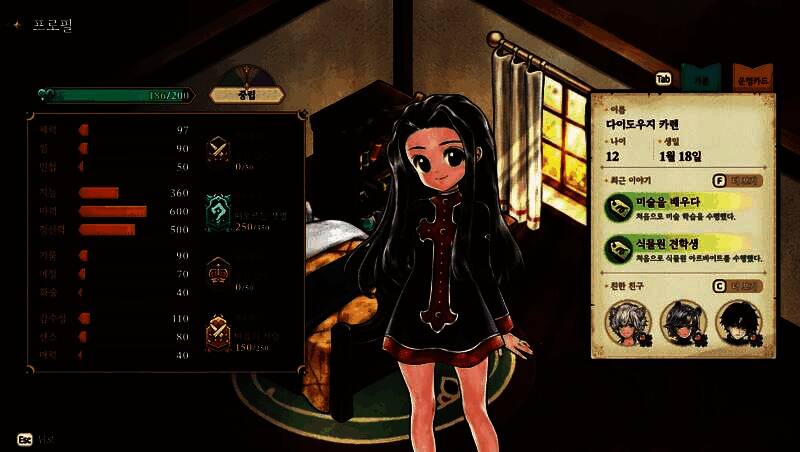This screenshot has width=800, height=452.
Task: Click the '중립' alignment badge
Action: [247, 95]
